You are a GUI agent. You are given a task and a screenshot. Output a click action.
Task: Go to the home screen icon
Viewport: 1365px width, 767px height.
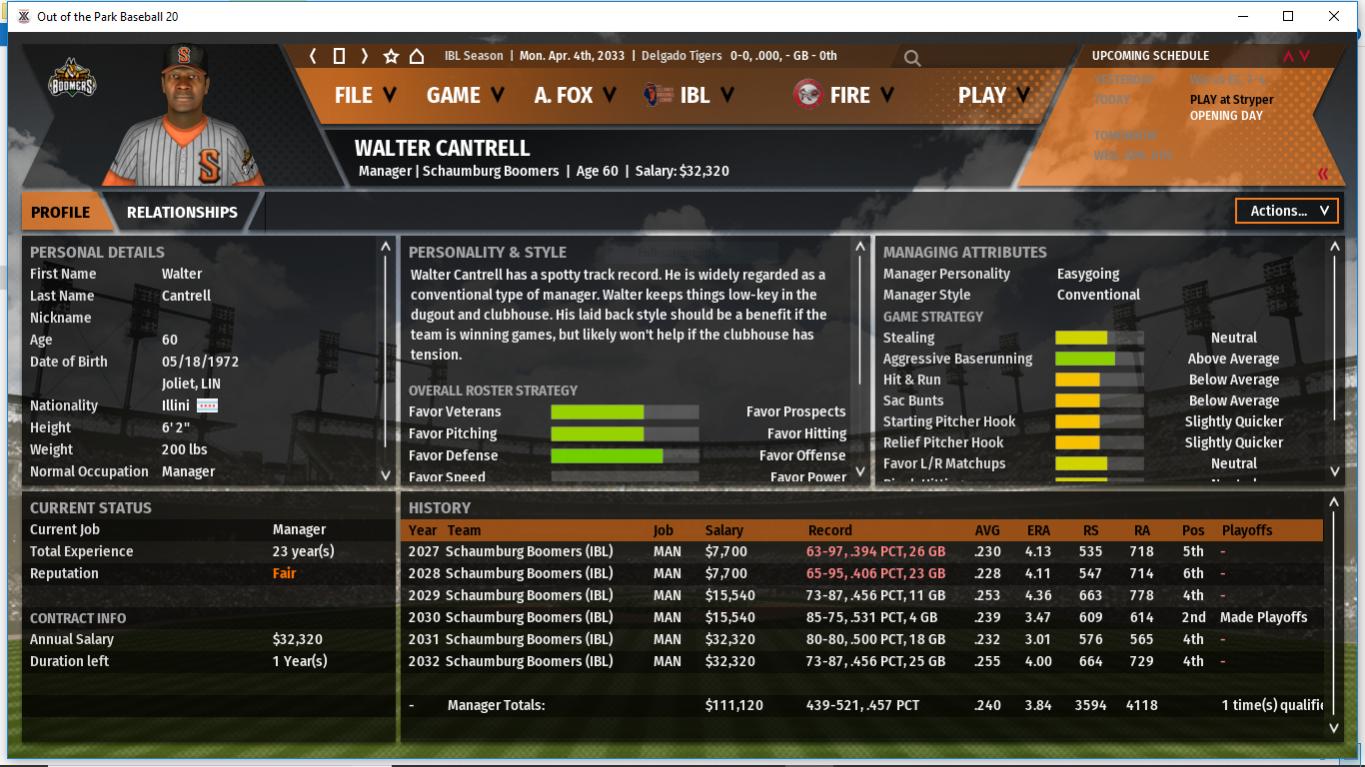[x=417, y=57]
